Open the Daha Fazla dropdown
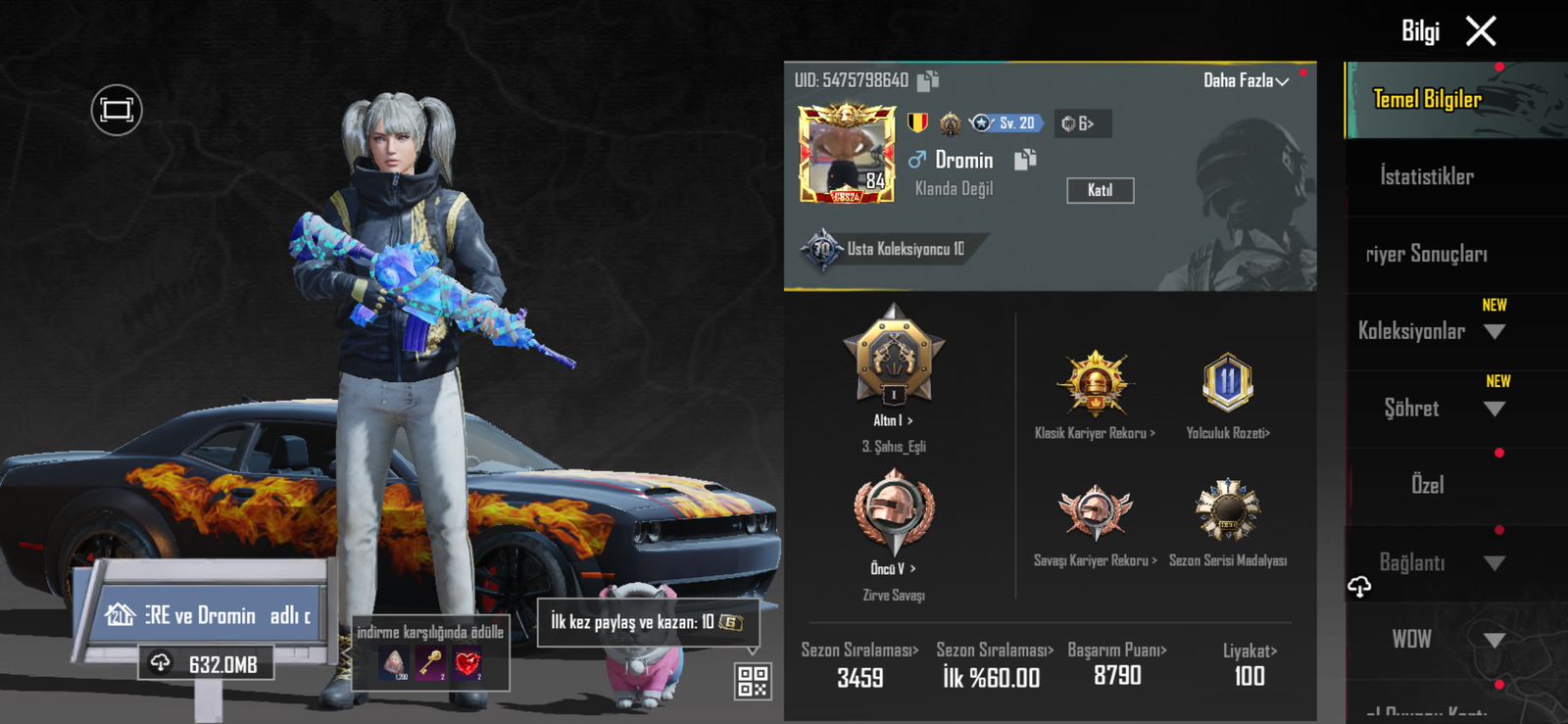The width and height of the screenshot is (1568, 724). point(1246,80)
